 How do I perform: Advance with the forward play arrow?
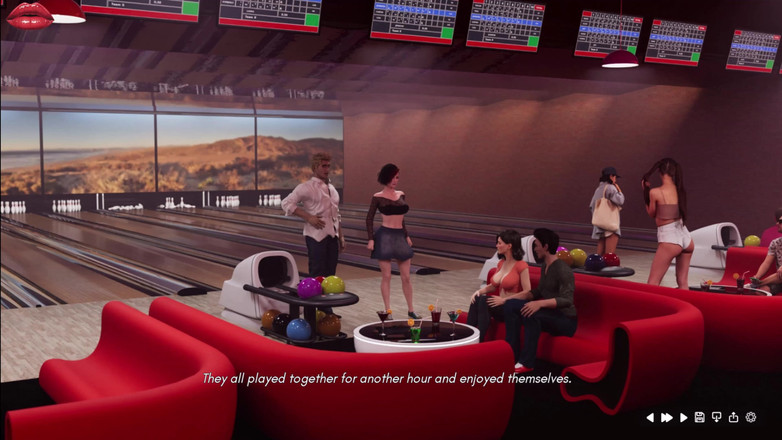click(684, 418)
